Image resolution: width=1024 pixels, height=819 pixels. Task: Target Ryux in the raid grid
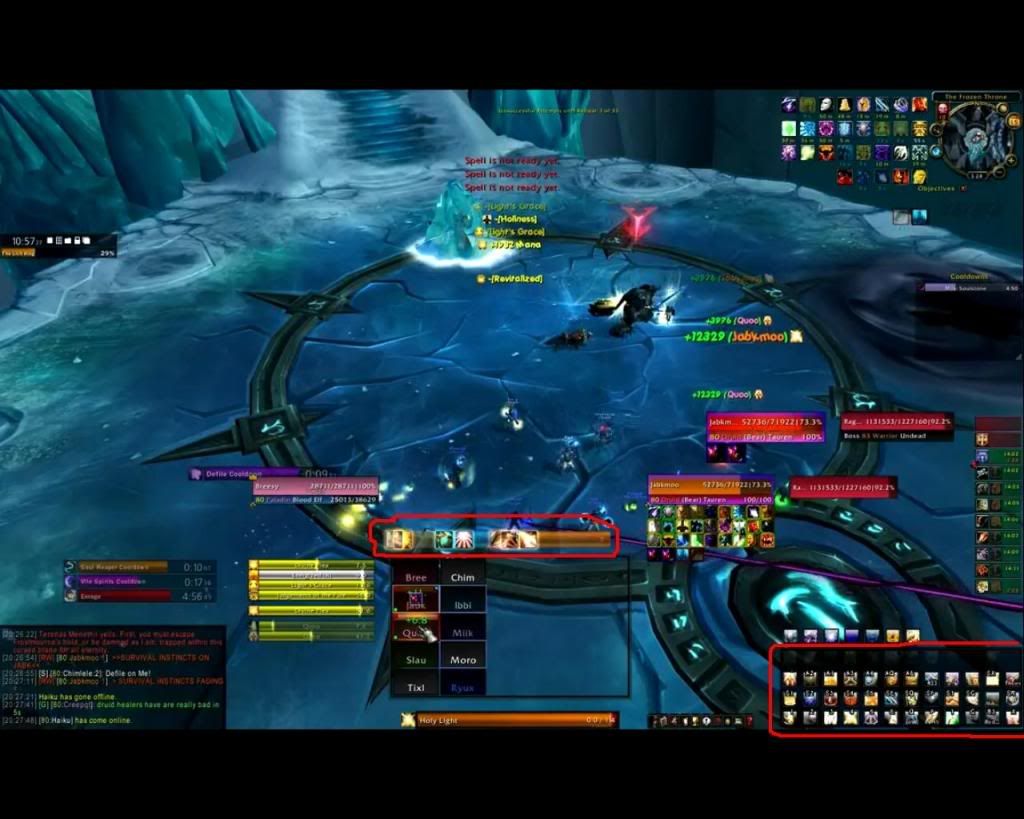[462, 688]
